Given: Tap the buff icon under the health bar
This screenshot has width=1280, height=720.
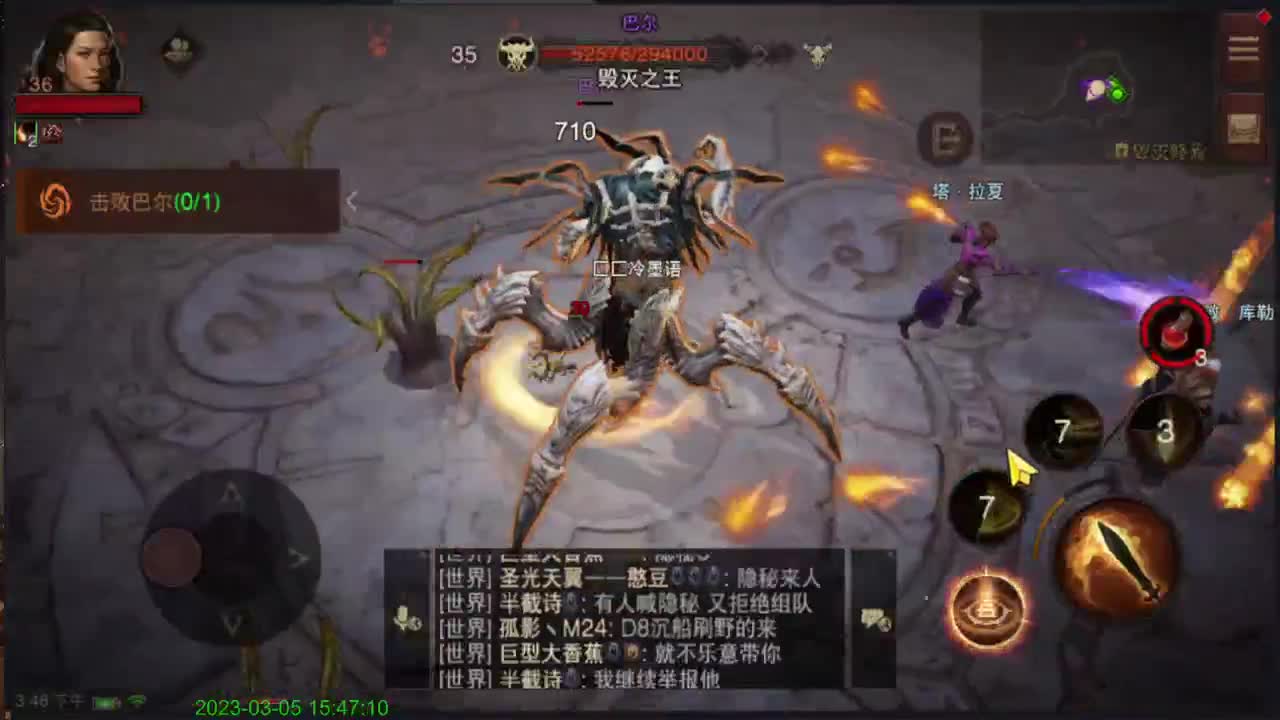Looking at the screenshot, I should click(x=25, y=131).
